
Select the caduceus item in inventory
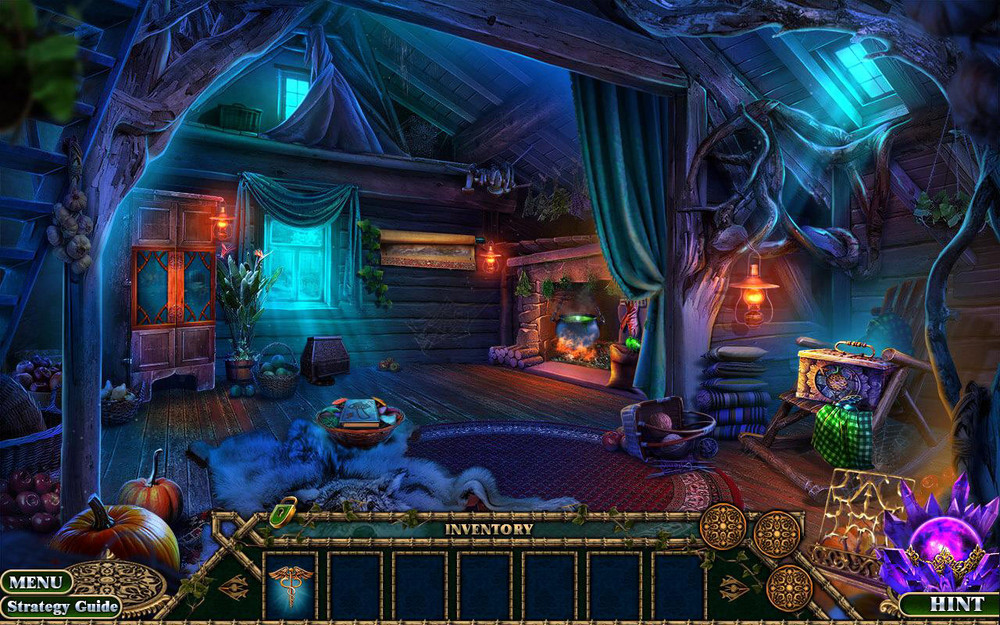290,585
